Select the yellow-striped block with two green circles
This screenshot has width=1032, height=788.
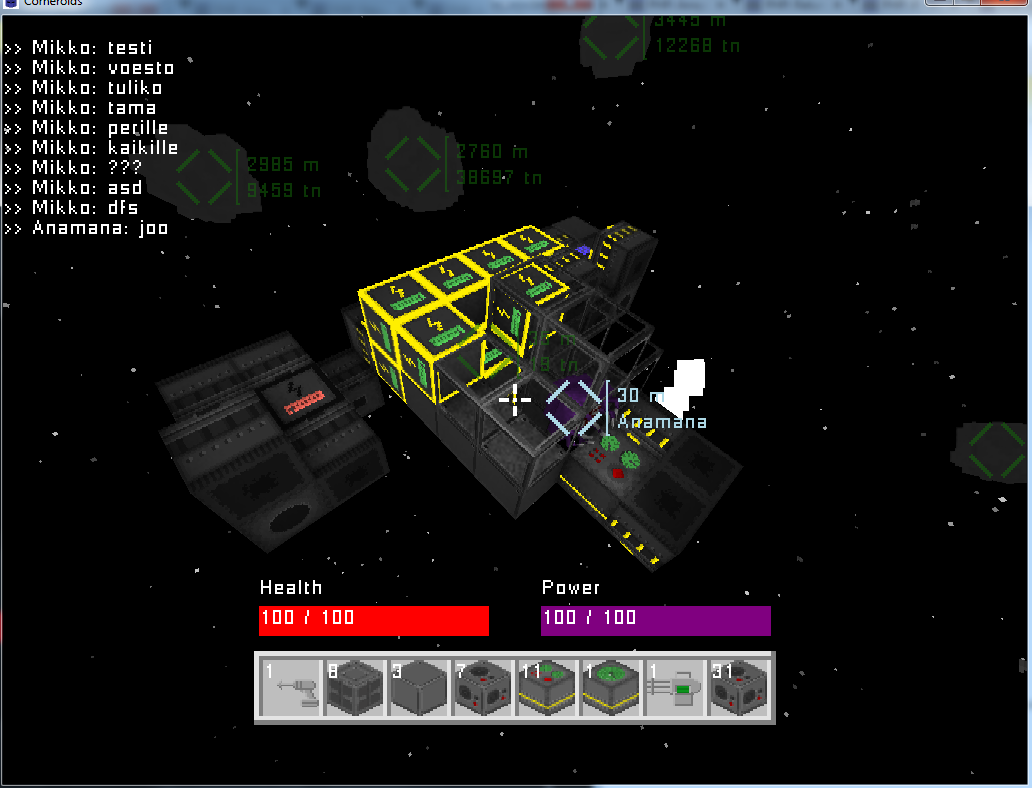(547, 688)
